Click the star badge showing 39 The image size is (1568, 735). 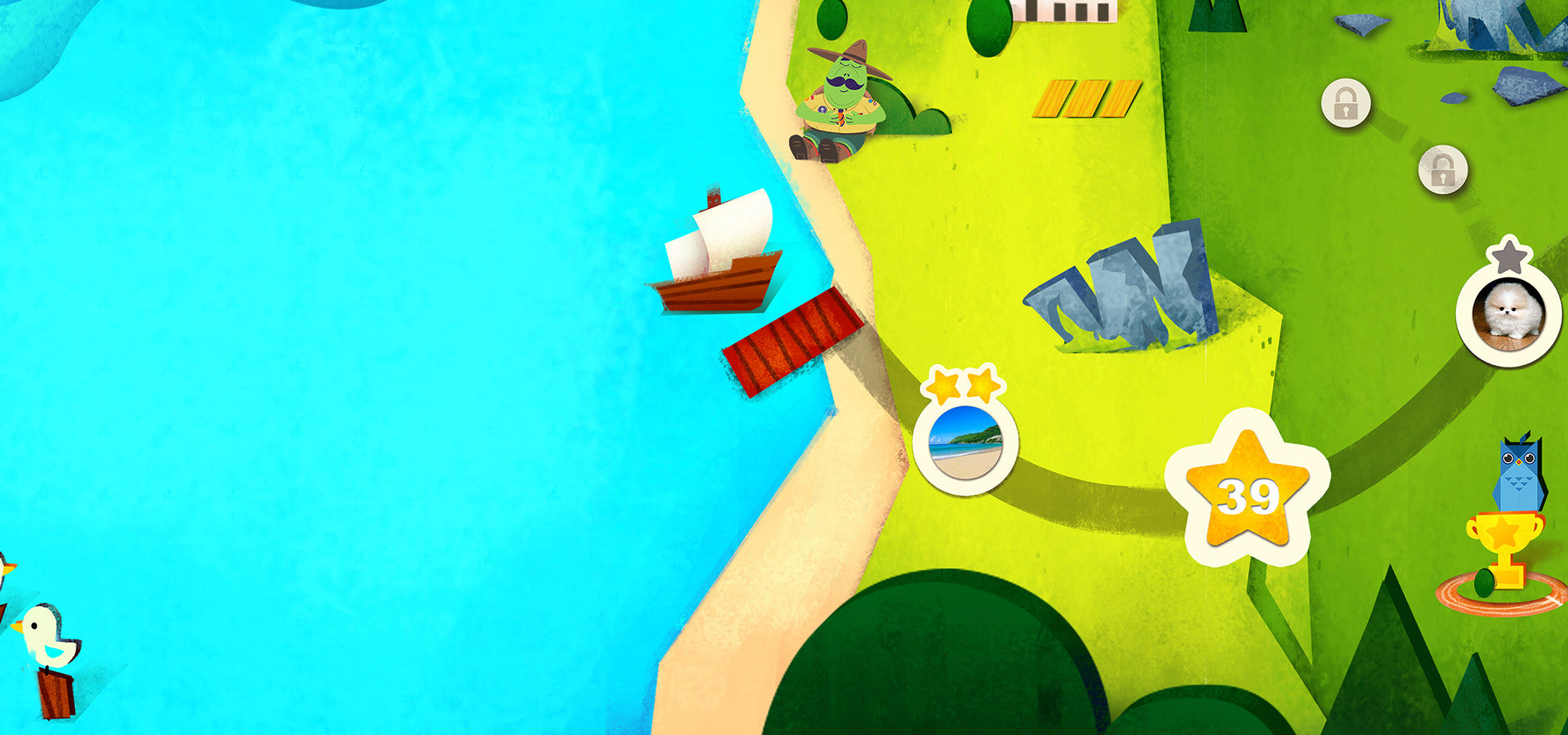point(1247,492)
